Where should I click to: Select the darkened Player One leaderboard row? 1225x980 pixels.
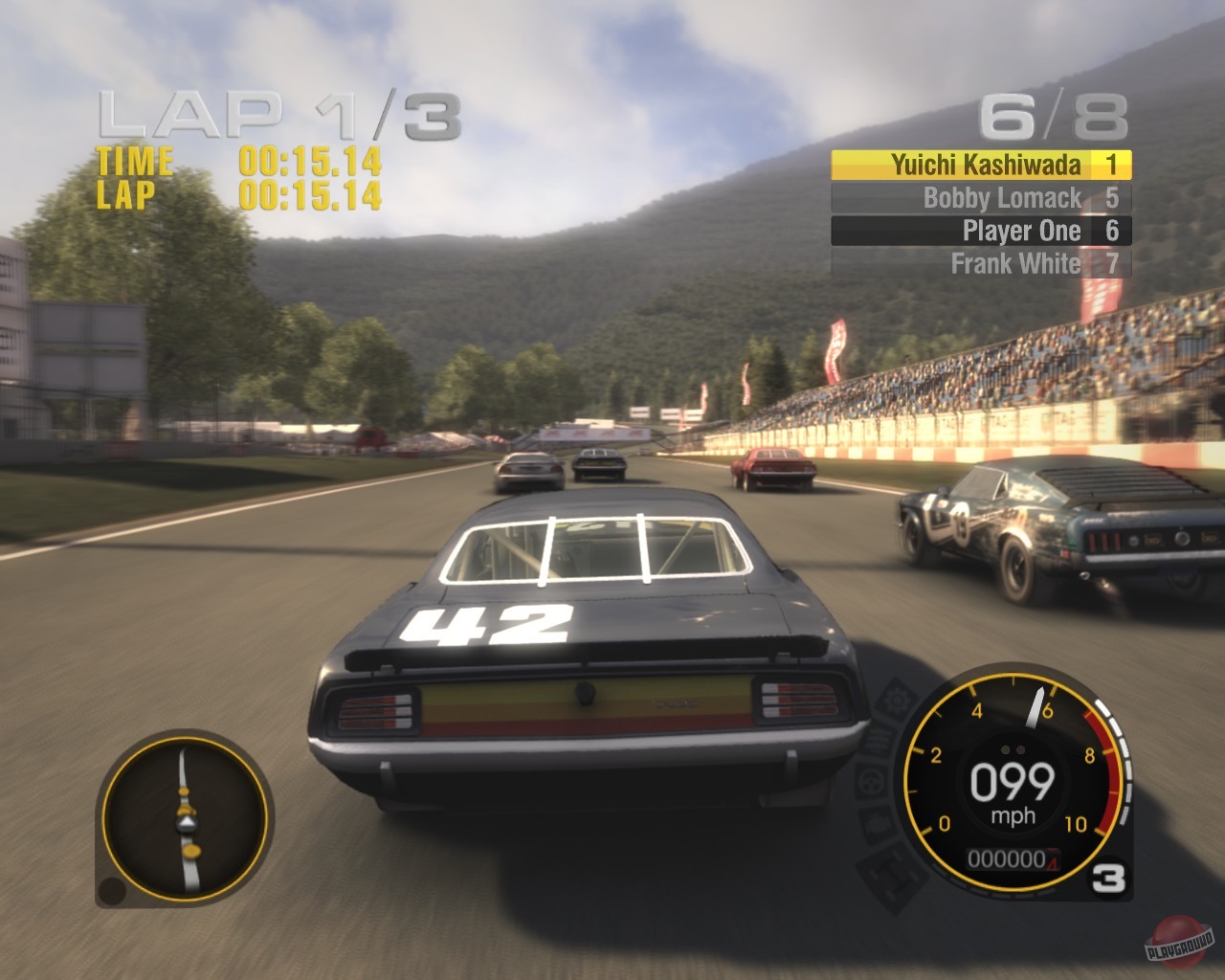(x=981, y=231)
